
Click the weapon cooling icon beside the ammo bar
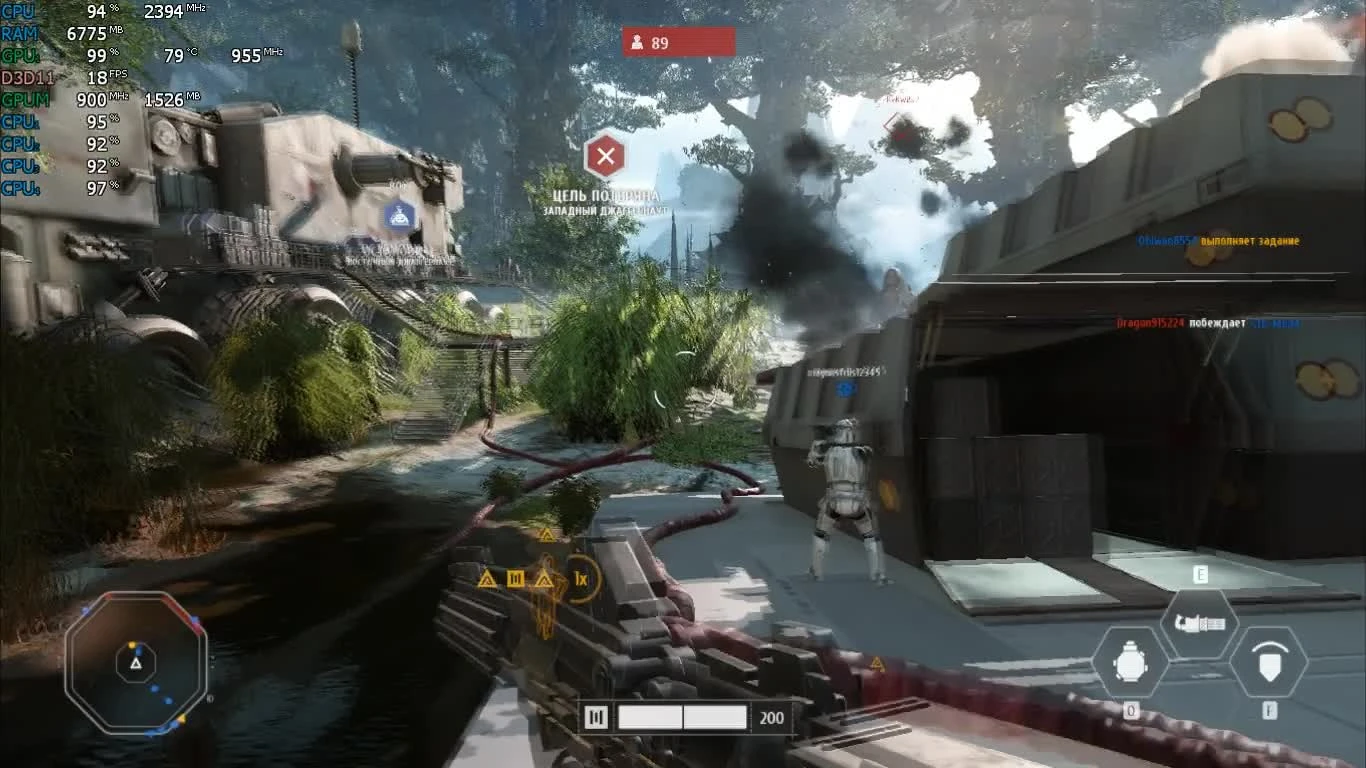[x=596, y=717]
